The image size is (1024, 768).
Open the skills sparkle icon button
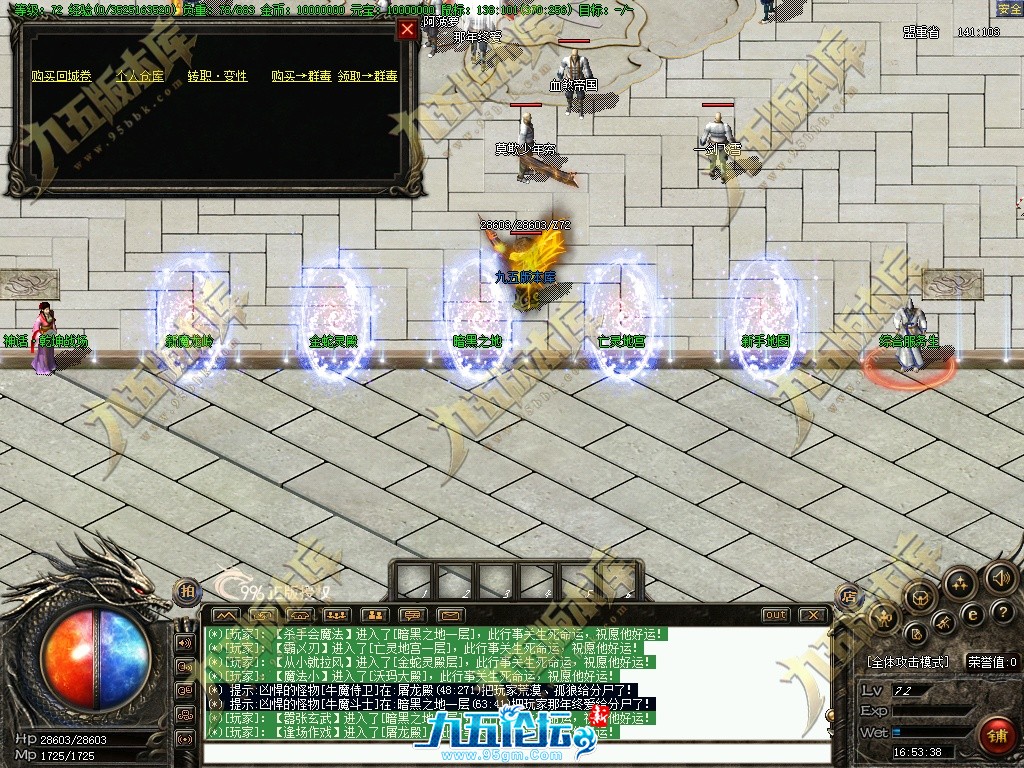958,582
